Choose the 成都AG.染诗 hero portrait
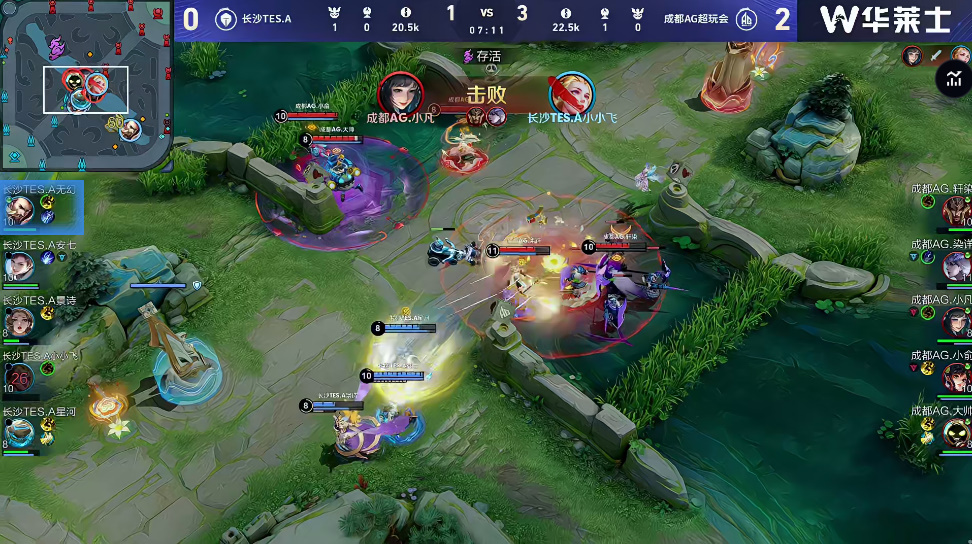Image resolution: width=972 pixels, height=544 pixels. click(x=956, y=266)
